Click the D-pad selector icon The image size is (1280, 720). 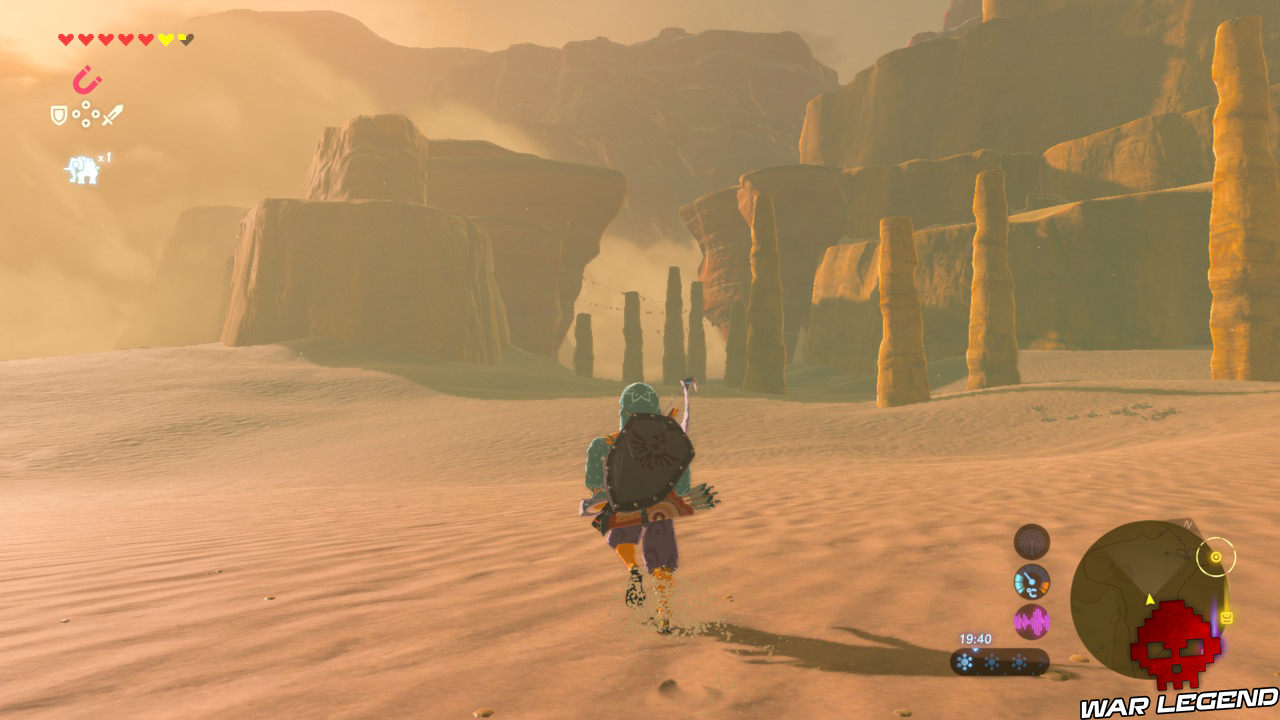(x=86, y=113)
